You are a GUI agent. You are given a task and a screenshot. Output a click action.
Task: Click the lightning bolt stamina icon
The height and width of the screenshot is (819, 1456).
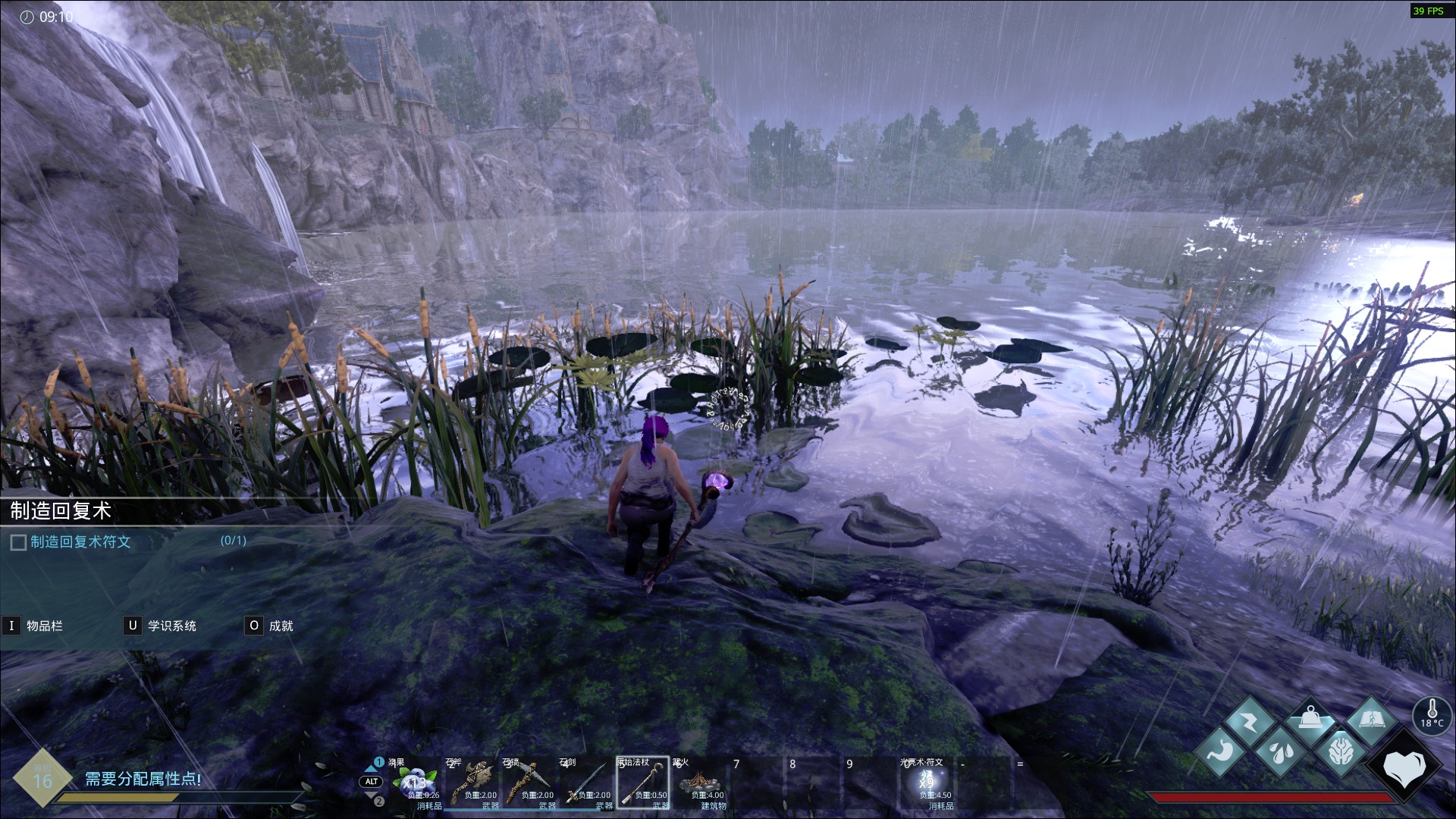pos(1249,722)
